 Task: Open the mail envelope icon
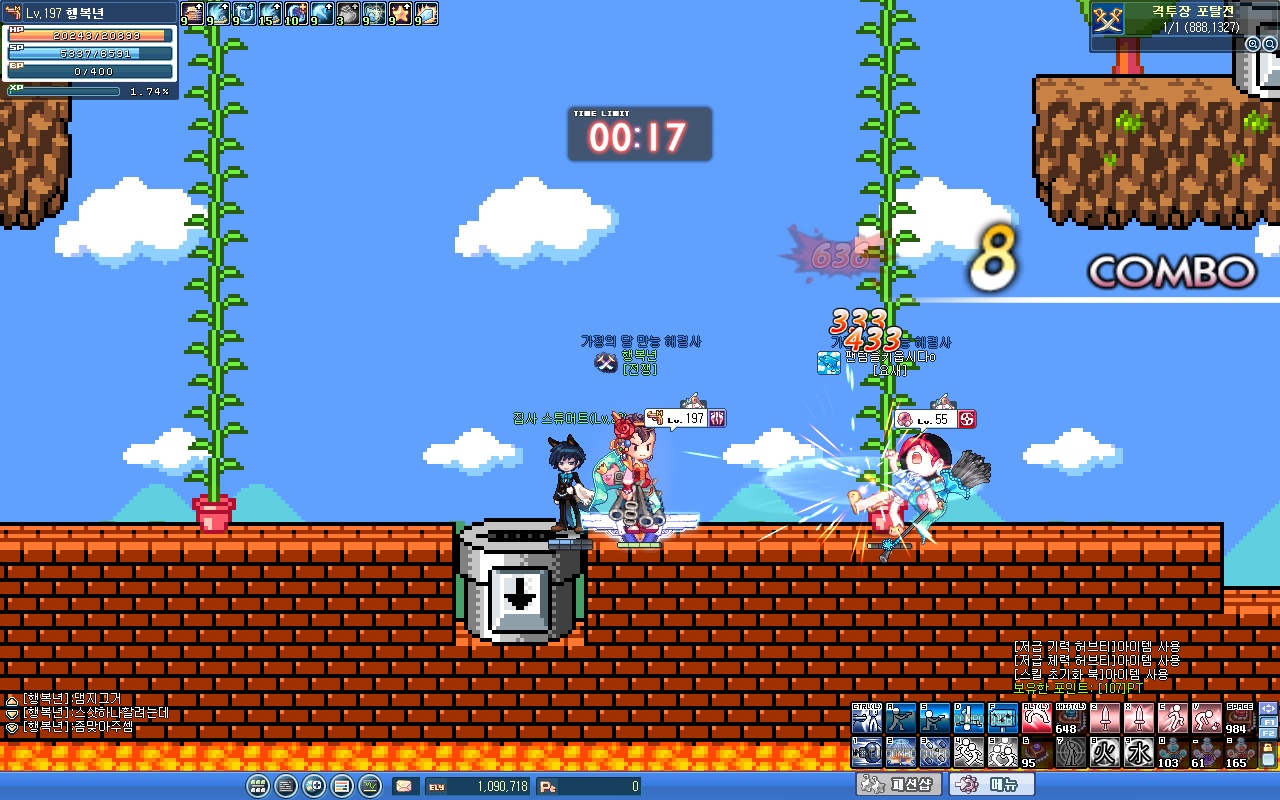pos(405,786)
